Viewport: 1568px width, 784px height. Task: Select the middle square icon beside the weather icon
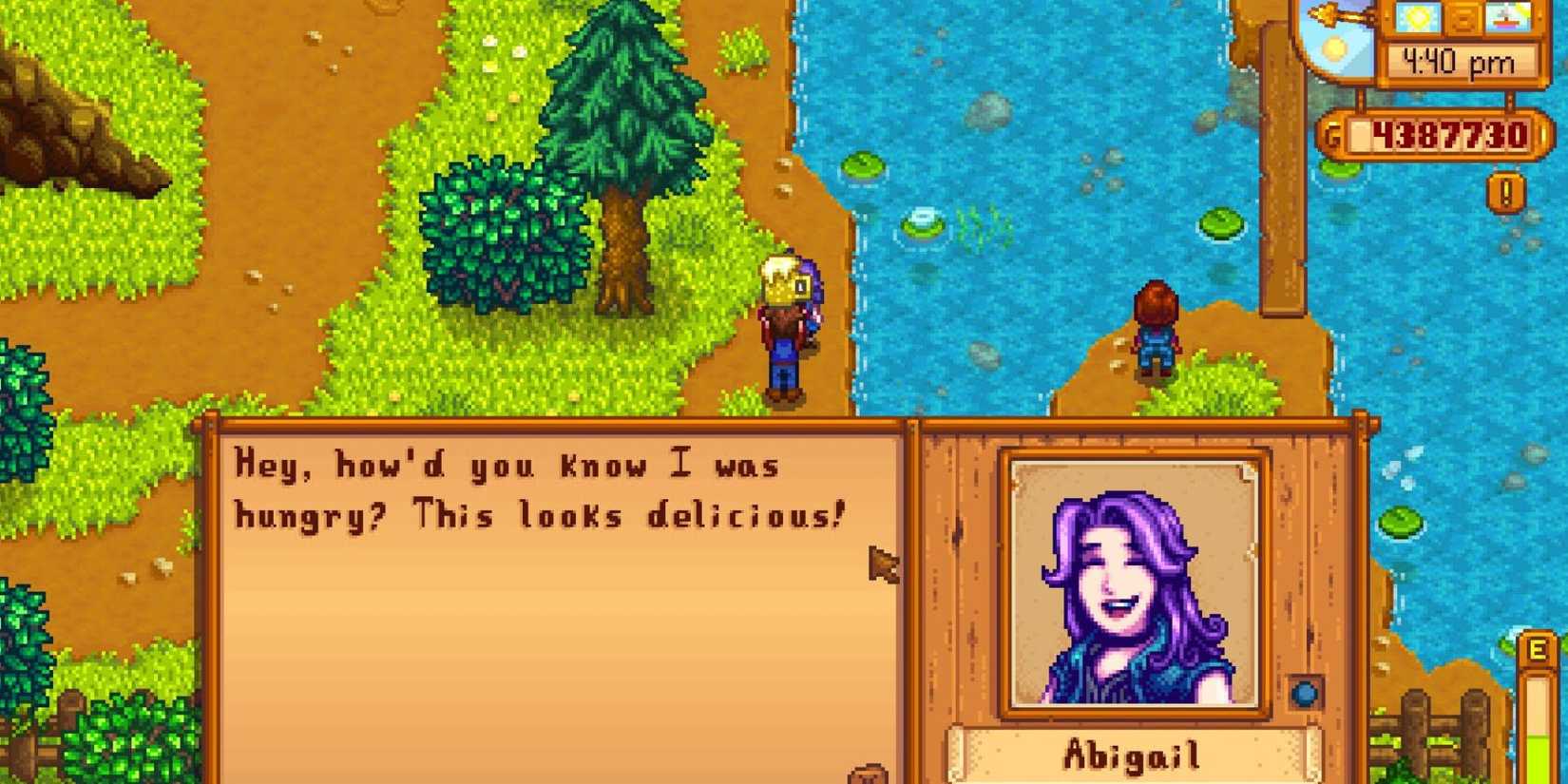click(1464, 19)
